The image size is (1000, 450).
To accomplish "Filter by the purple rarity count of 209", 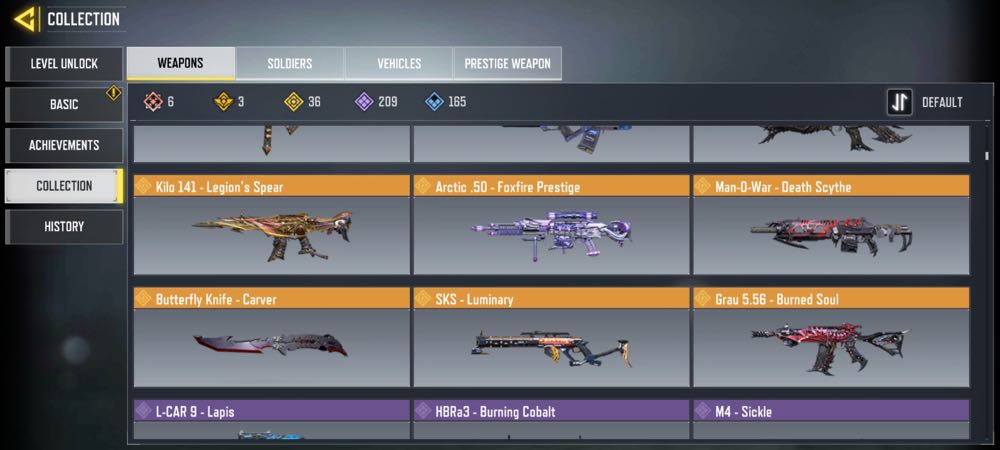I will point(376,102).
